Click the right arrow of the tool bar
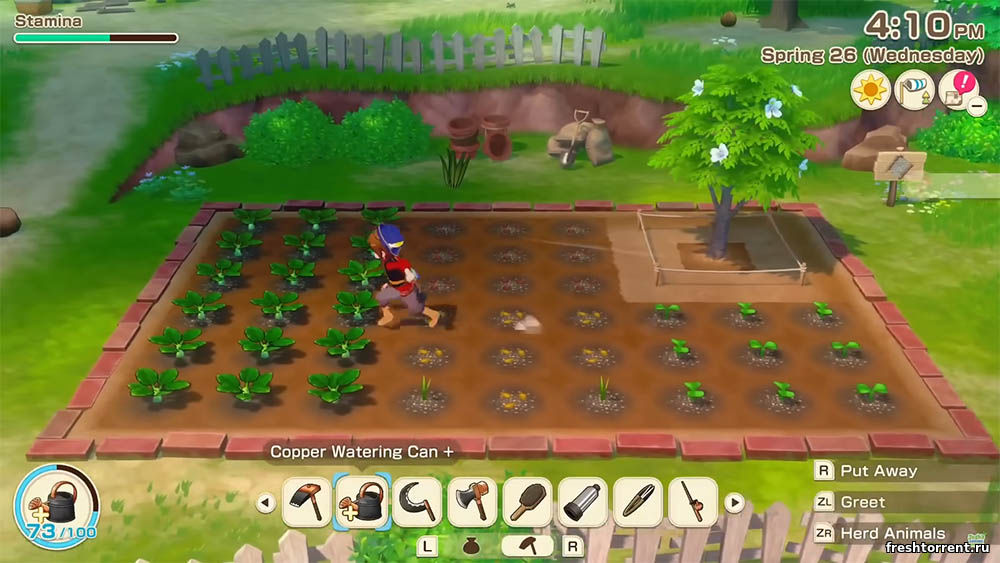 tap(735, 503)
